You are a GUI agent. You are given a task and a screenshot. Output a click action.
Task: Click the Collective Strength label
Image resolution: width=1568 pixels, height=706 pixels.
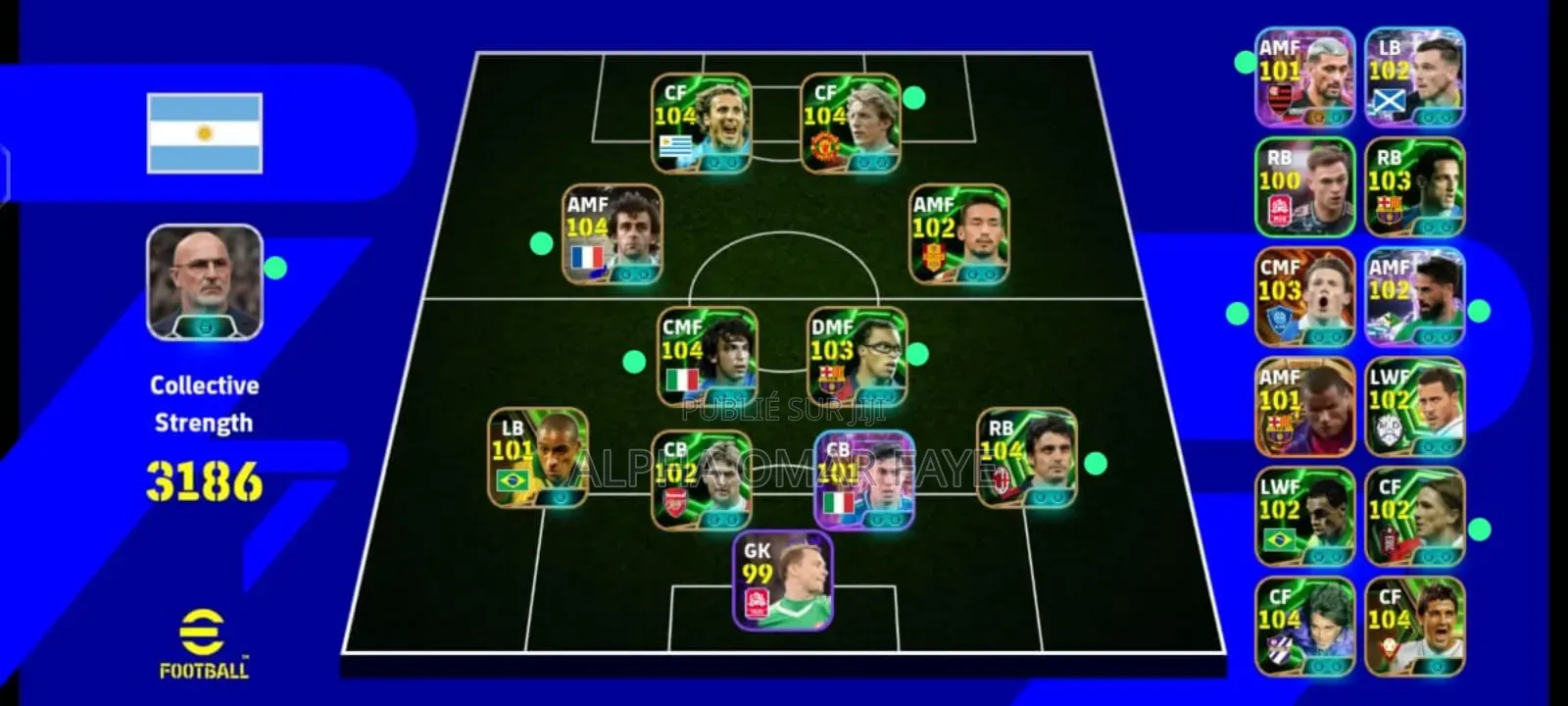coord(204,402)
